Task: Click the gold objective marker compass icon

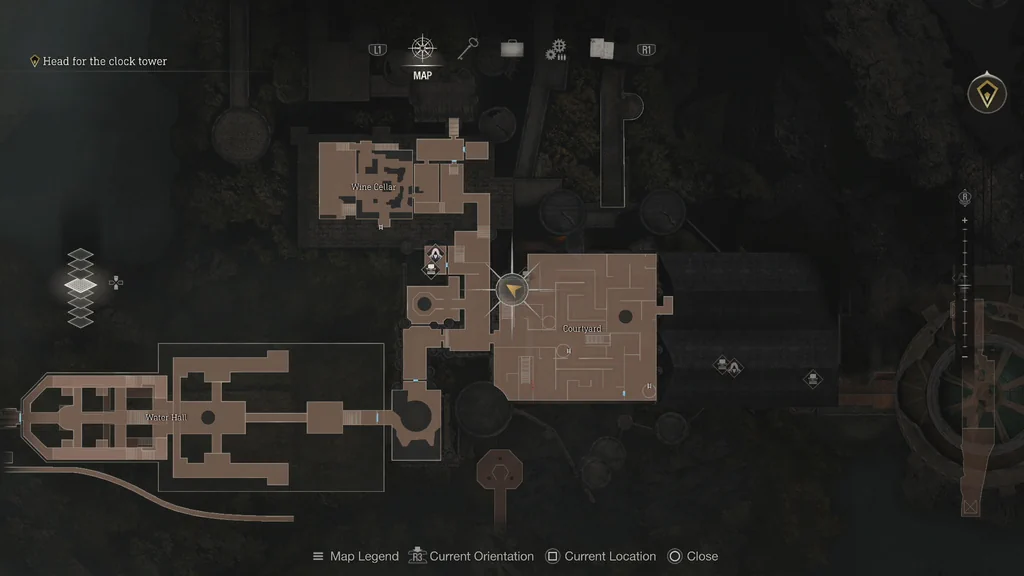Action: tap(986, 94)
